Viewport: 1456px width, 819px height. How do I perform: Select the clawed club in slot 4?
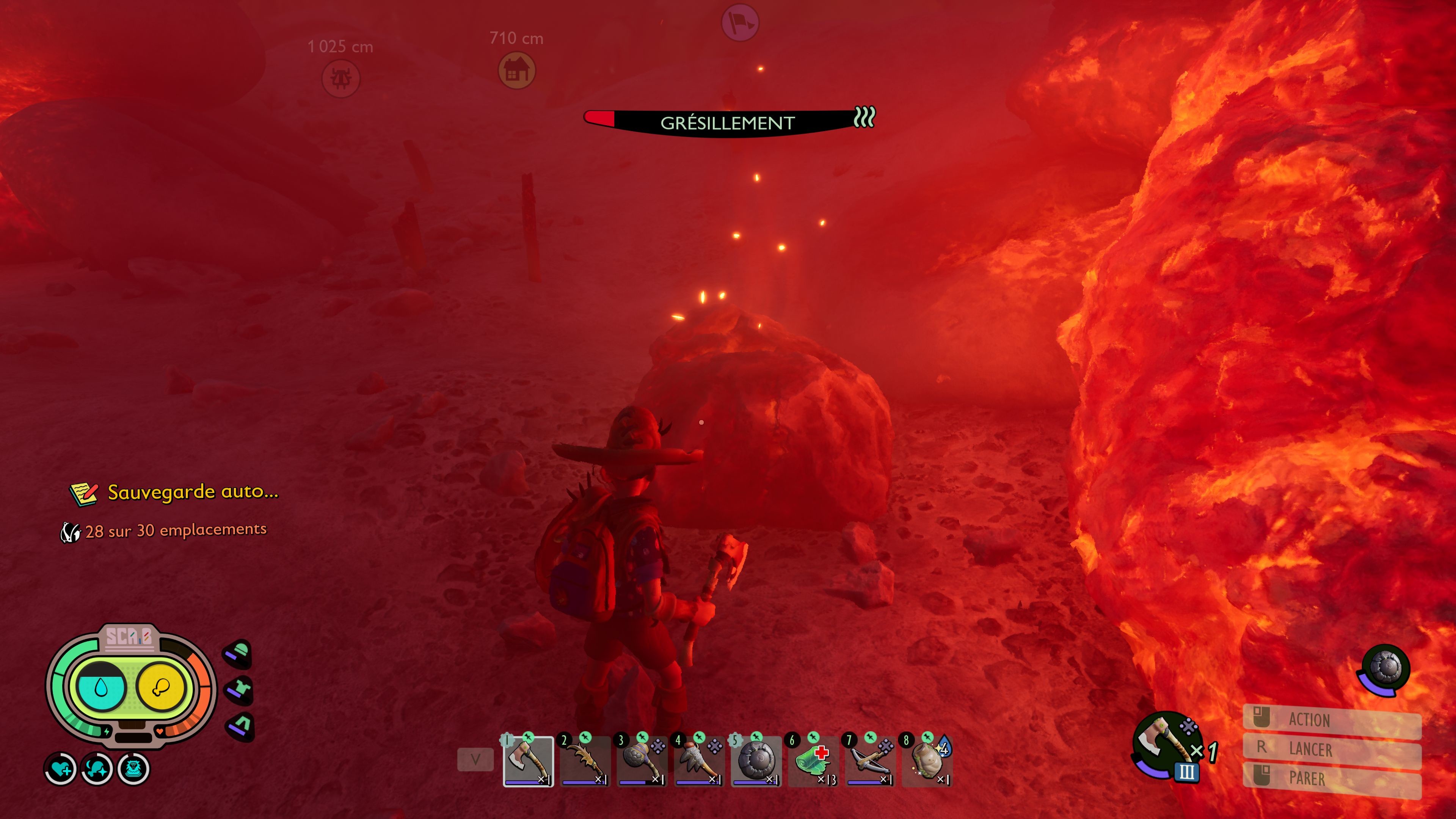(699, 761)
